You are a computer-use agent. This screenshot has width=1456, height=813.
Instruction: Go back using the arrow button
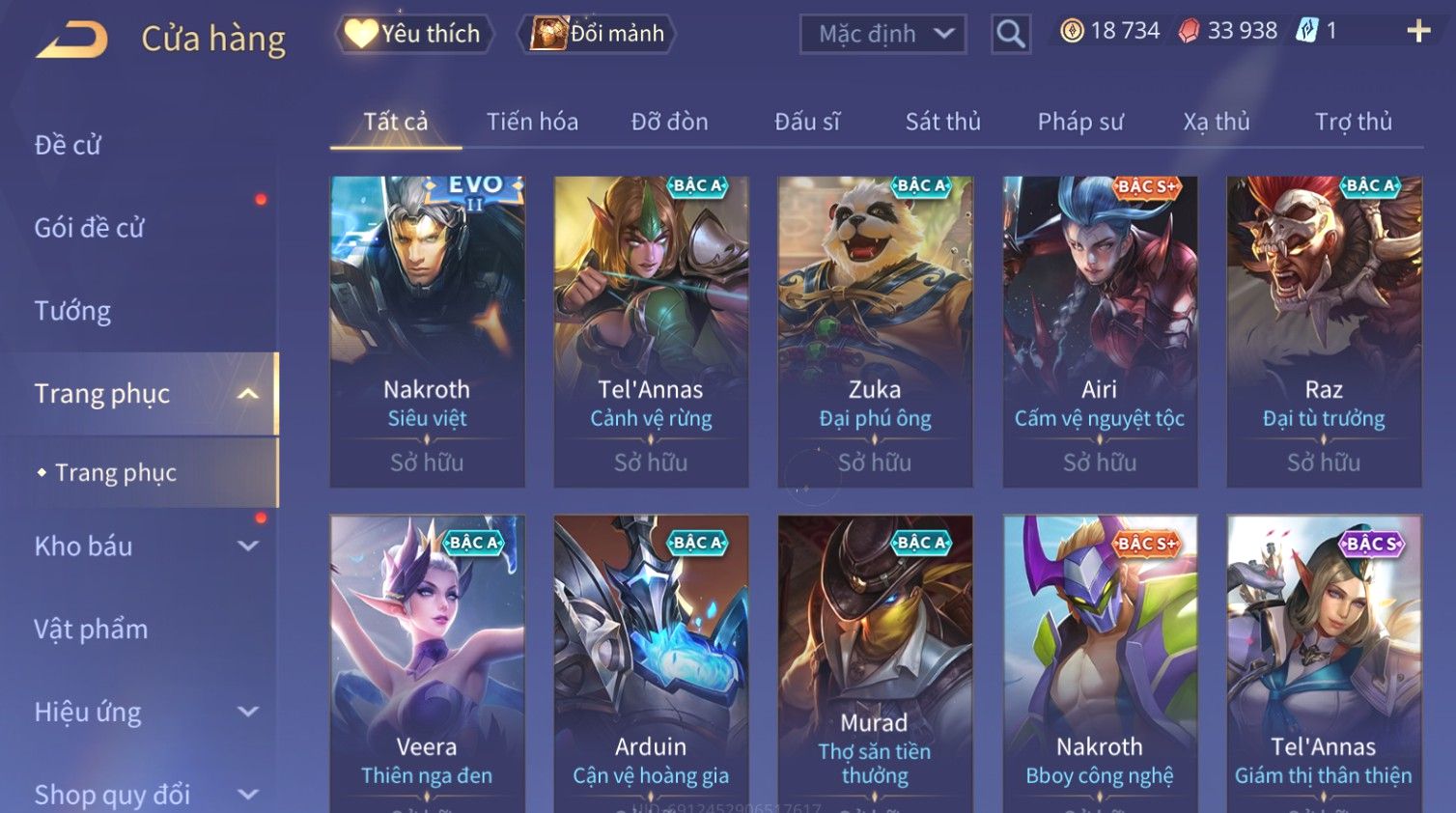point(72,39)
